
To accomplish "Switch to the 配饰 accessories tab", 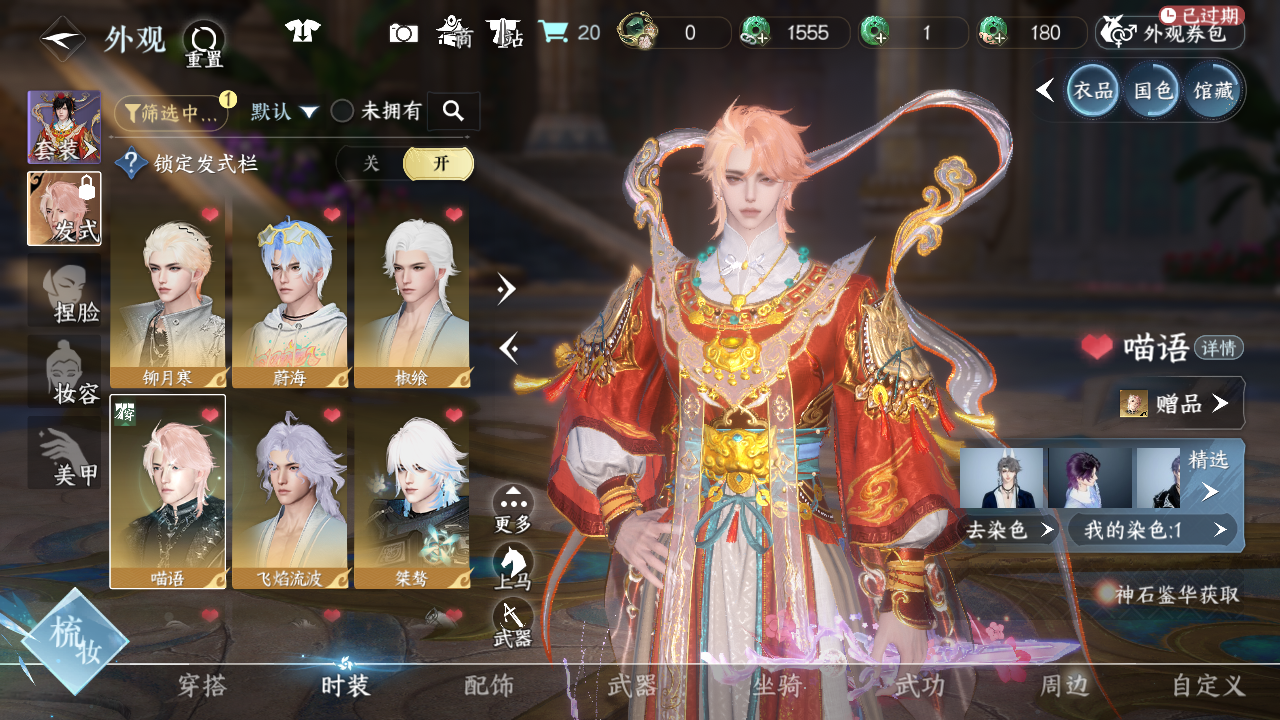I will 489,686.
